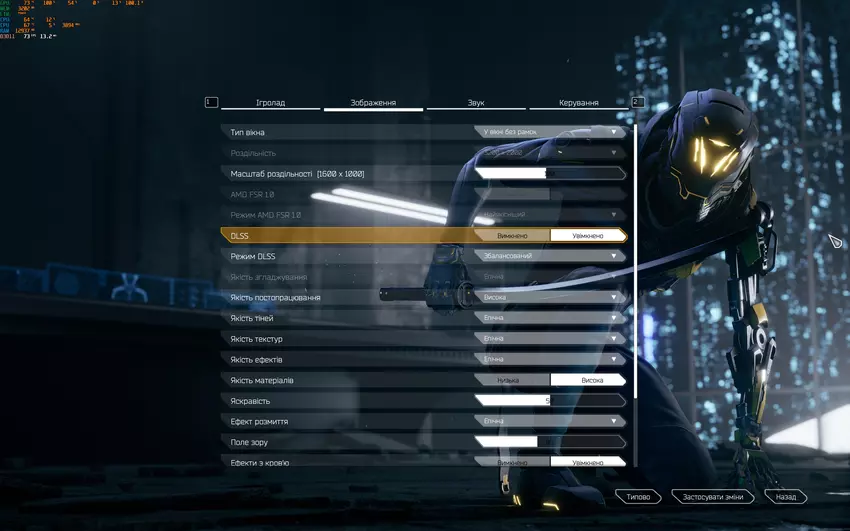Open the Тип вікна dropdown
850x531 pixels.
550,132
